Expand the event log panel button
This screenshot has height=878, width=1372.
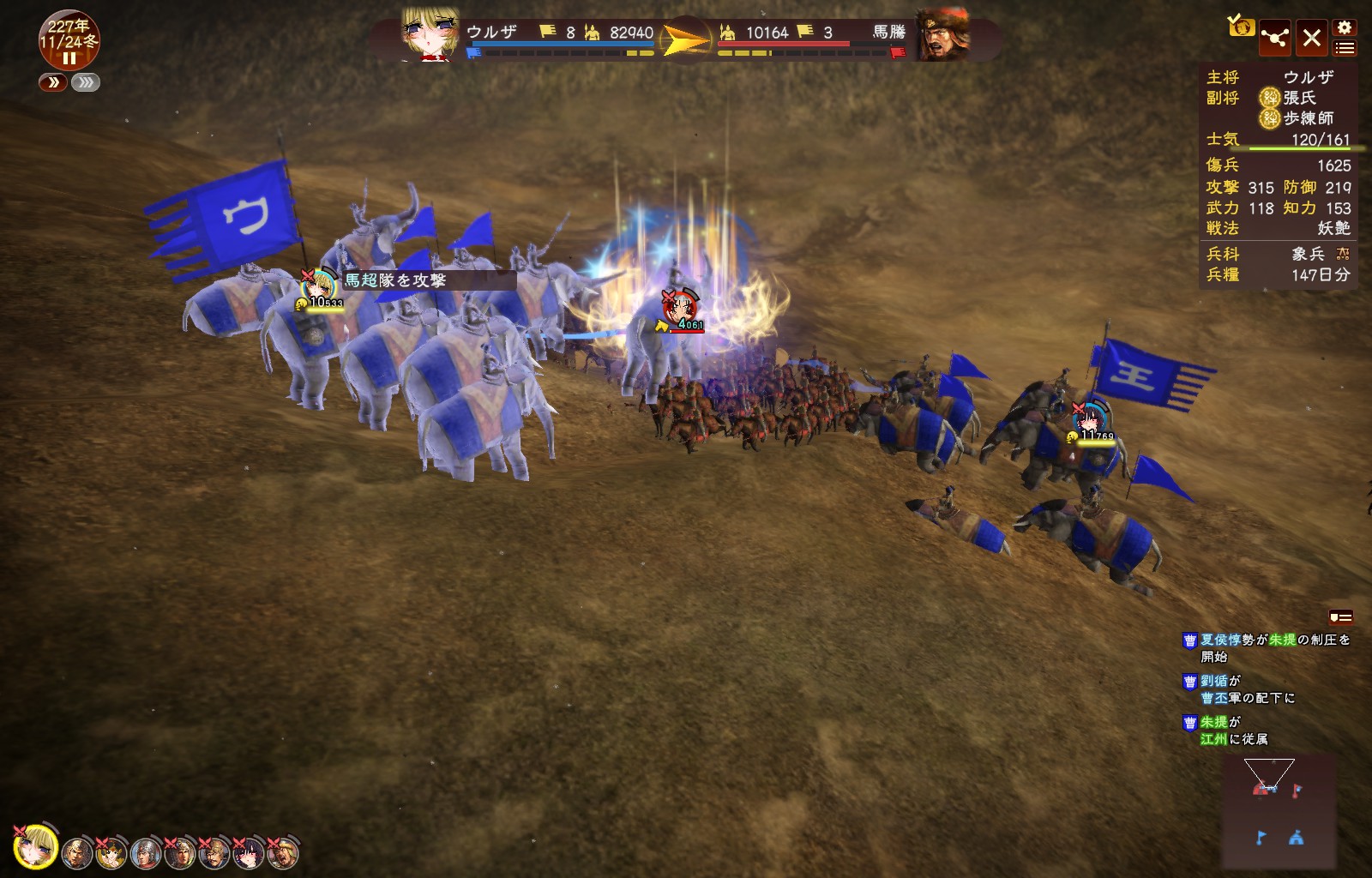(1341, 616)
